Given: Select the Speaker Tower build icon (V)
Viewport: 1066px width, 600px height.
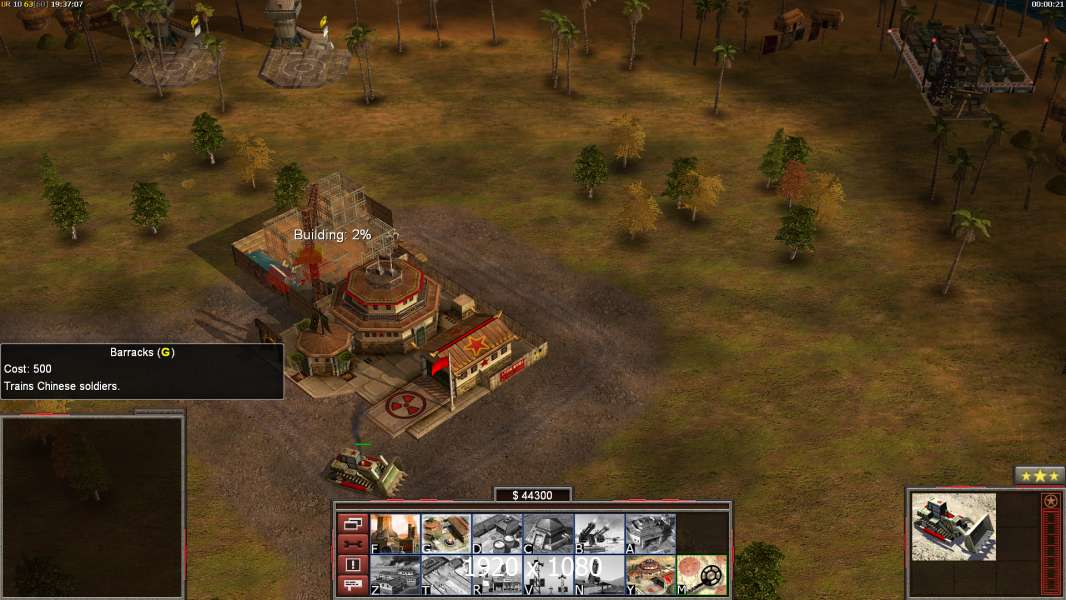Looking at the screenshot, I should coord(548,575).
